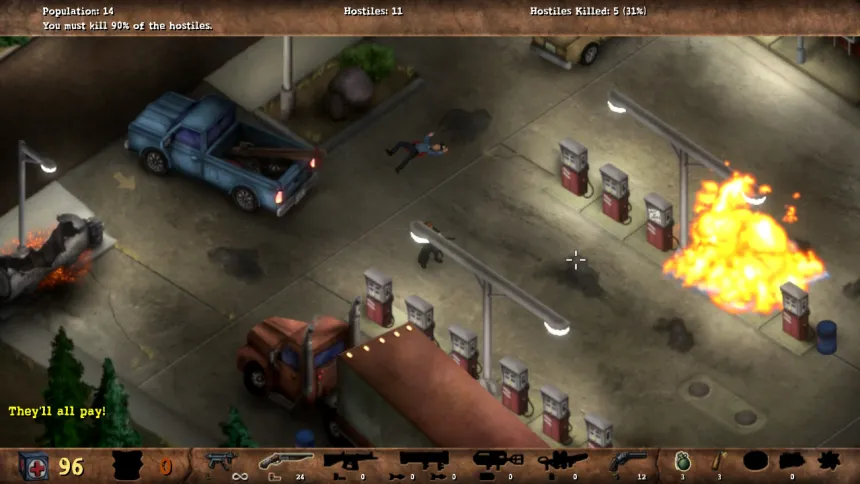860x484 pixels.
Task: Click the medkit health icon
Action: tap(34, 466)
